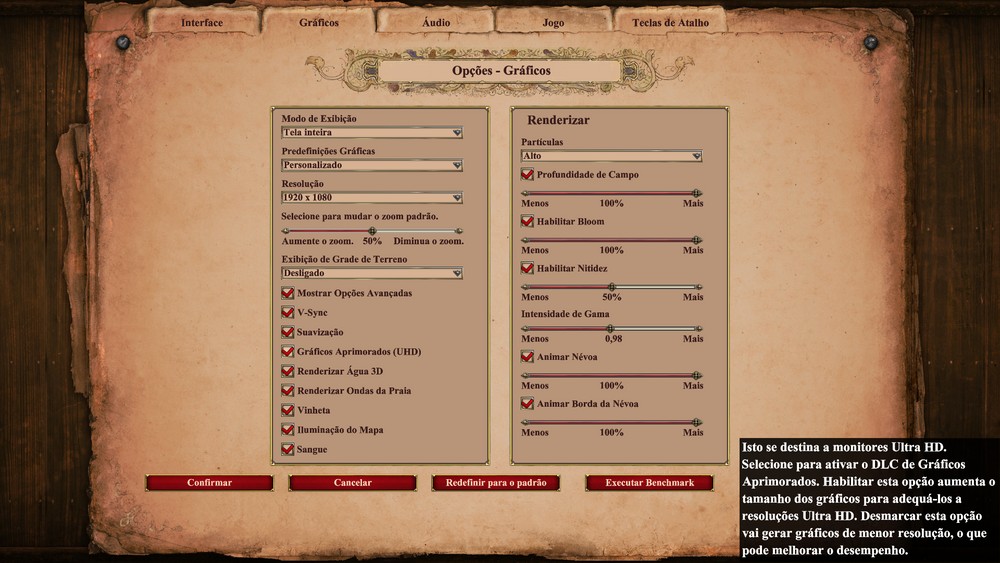This screenshot has width=1000, height=563.
Task: Toggle the V-Sync checkbox
Action: point(288,313)
